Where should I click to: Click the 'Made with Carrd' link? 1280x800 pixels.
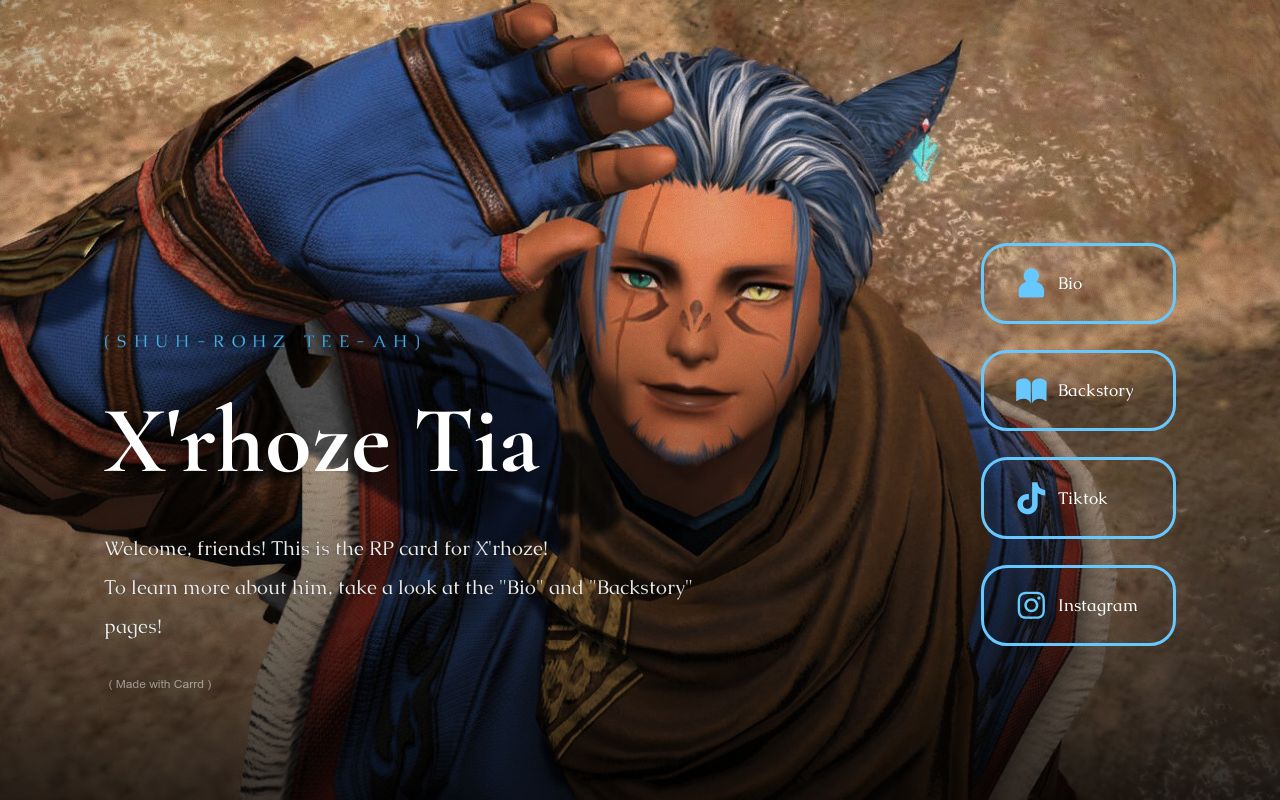[160, 684]
